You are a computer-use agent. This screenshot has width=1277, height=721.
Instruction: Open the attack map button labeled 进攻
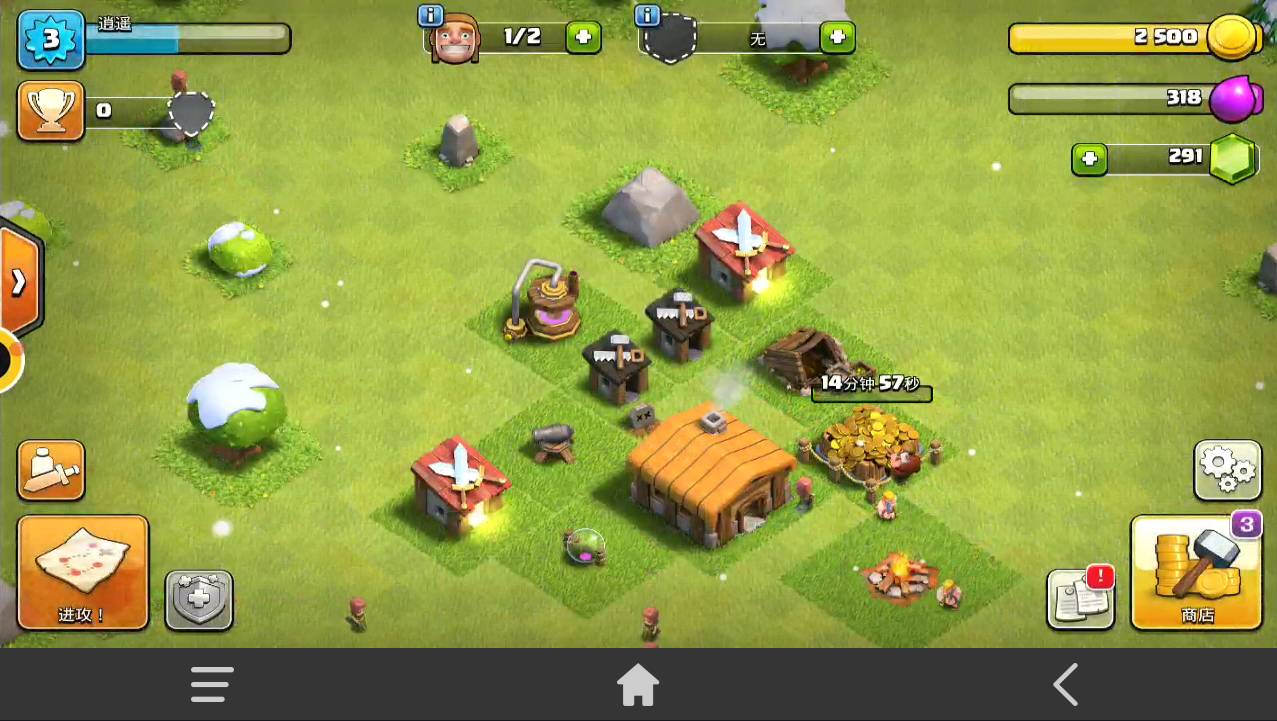pos(83,571)
